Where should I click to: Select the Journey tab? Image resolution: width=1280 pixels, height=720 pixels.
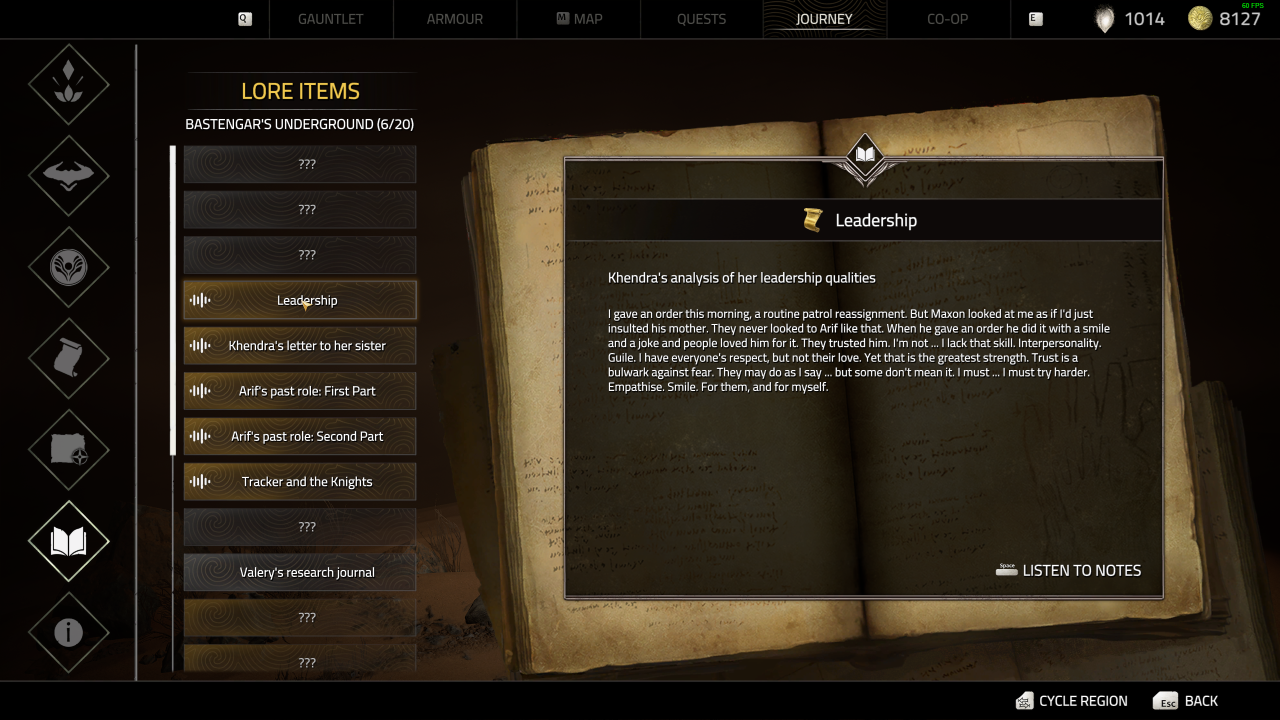pos(824,19)
